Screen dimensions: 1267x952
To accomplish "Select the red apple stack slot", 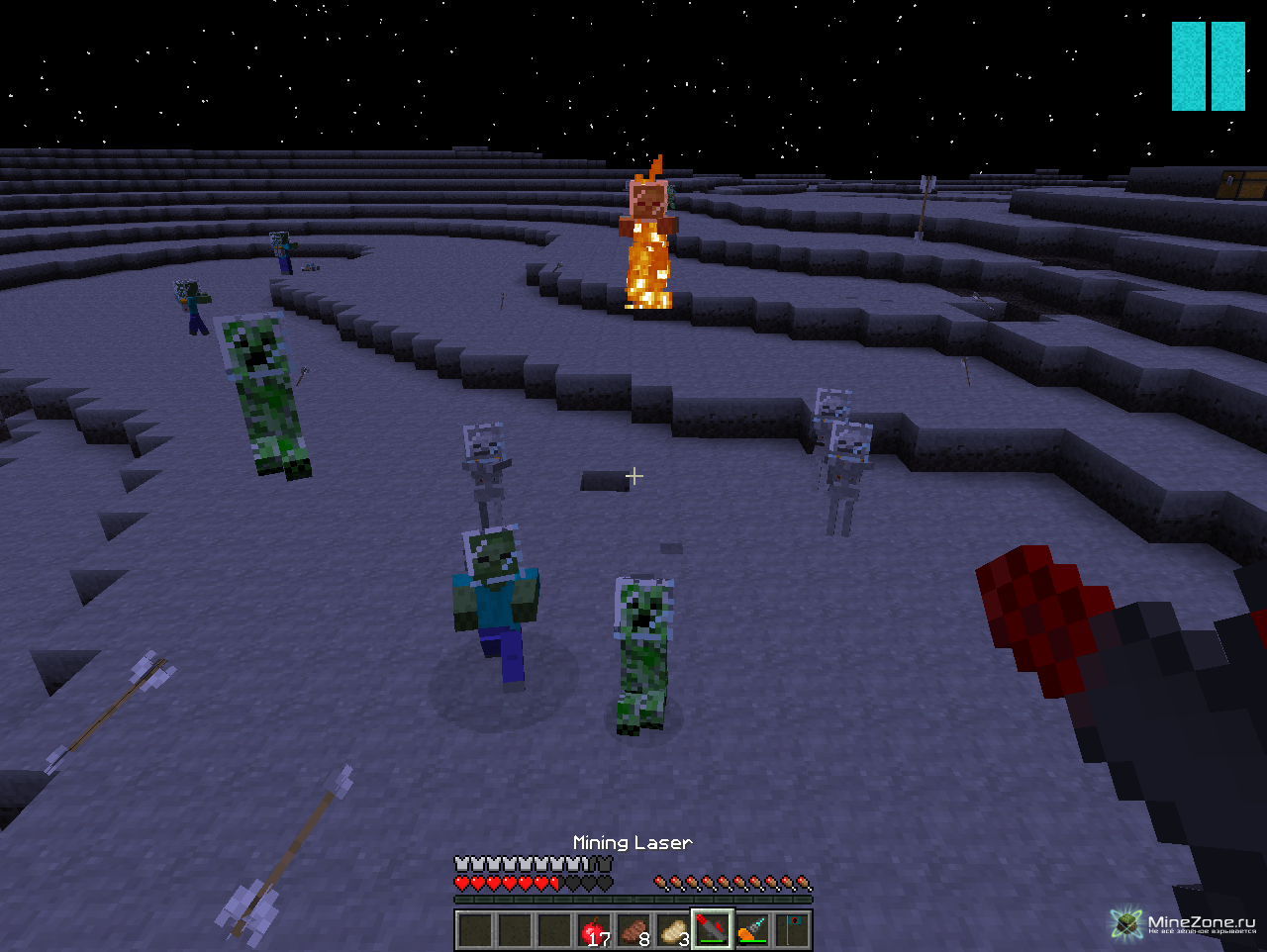I will pos(594,930).
